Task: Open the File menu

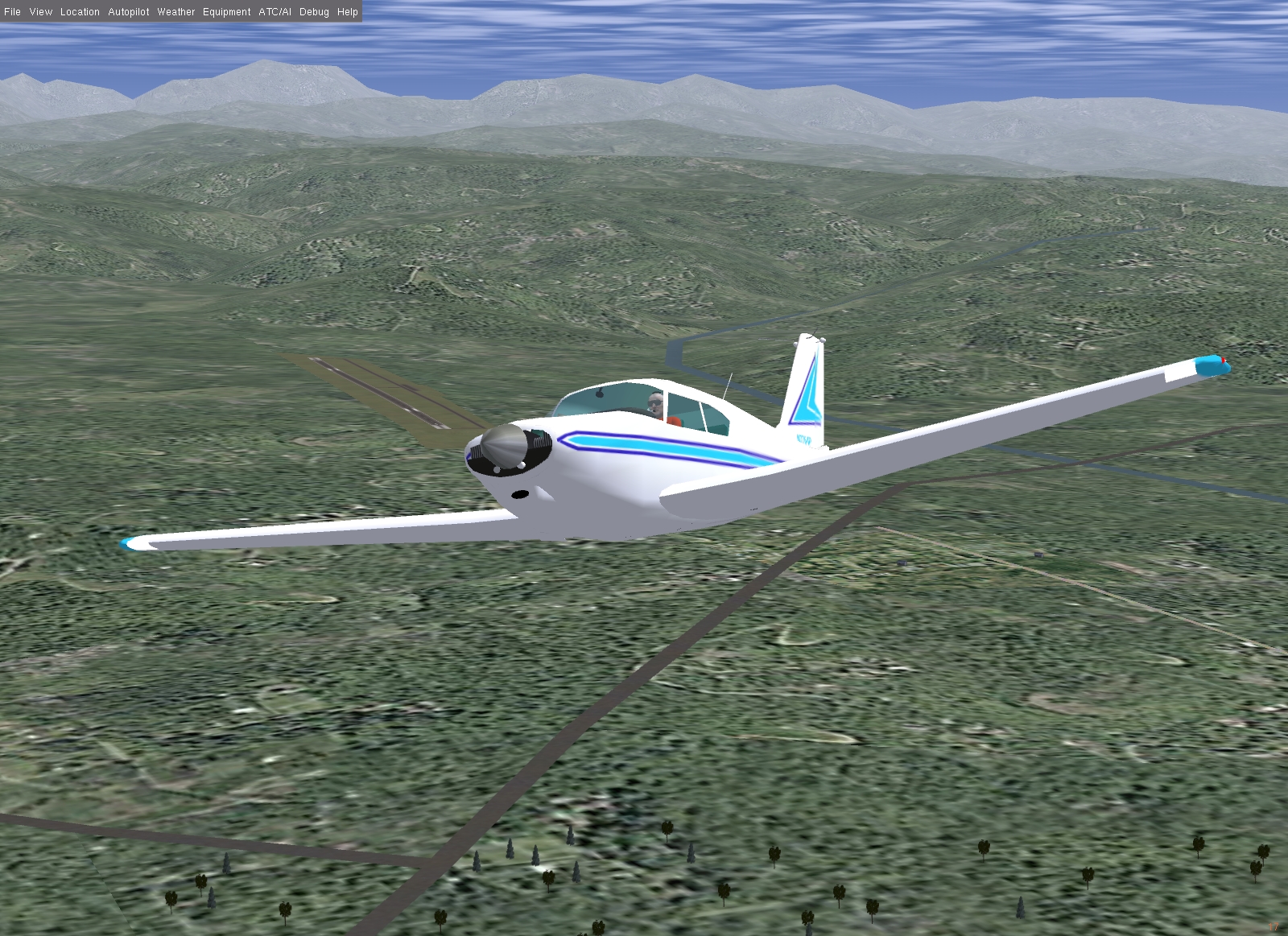Action: [12, 12]
